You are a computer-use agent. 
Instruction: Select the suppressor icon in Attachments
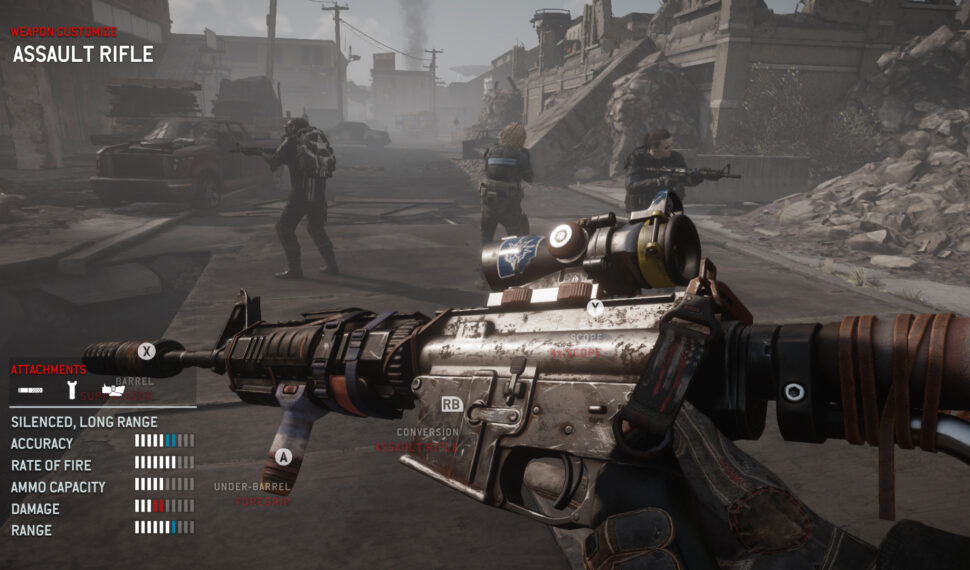pos(31,388)
